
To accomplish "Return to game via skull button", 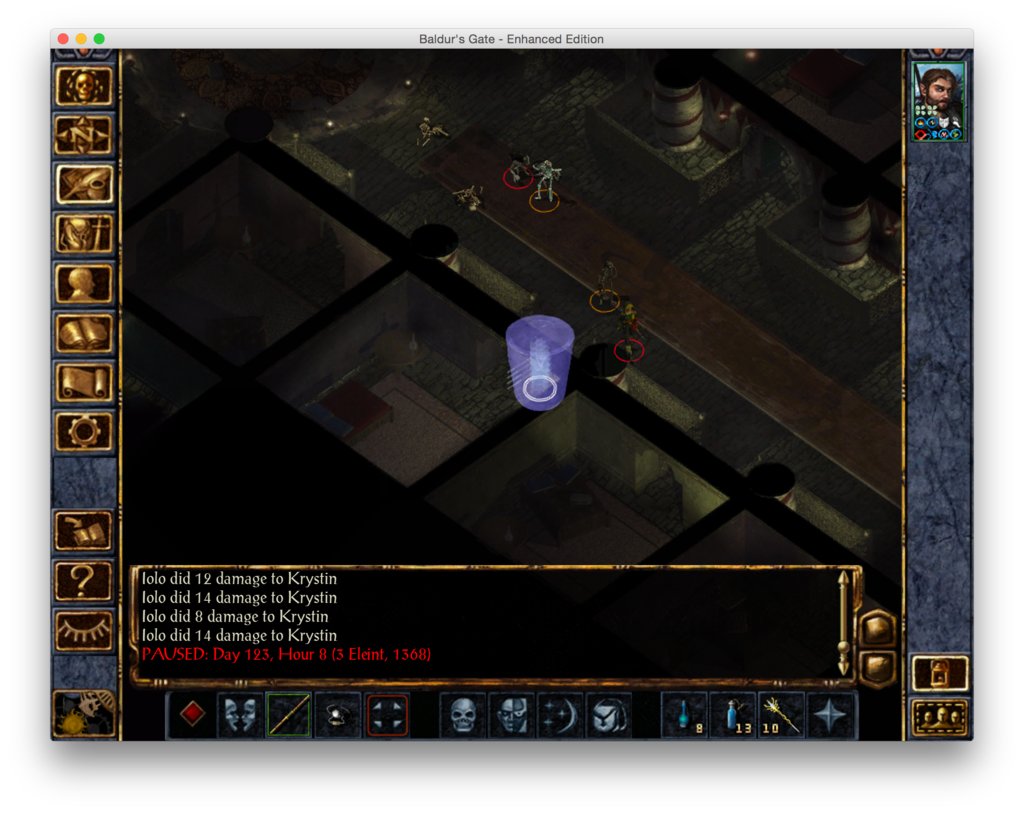I will tap(84, 86).
